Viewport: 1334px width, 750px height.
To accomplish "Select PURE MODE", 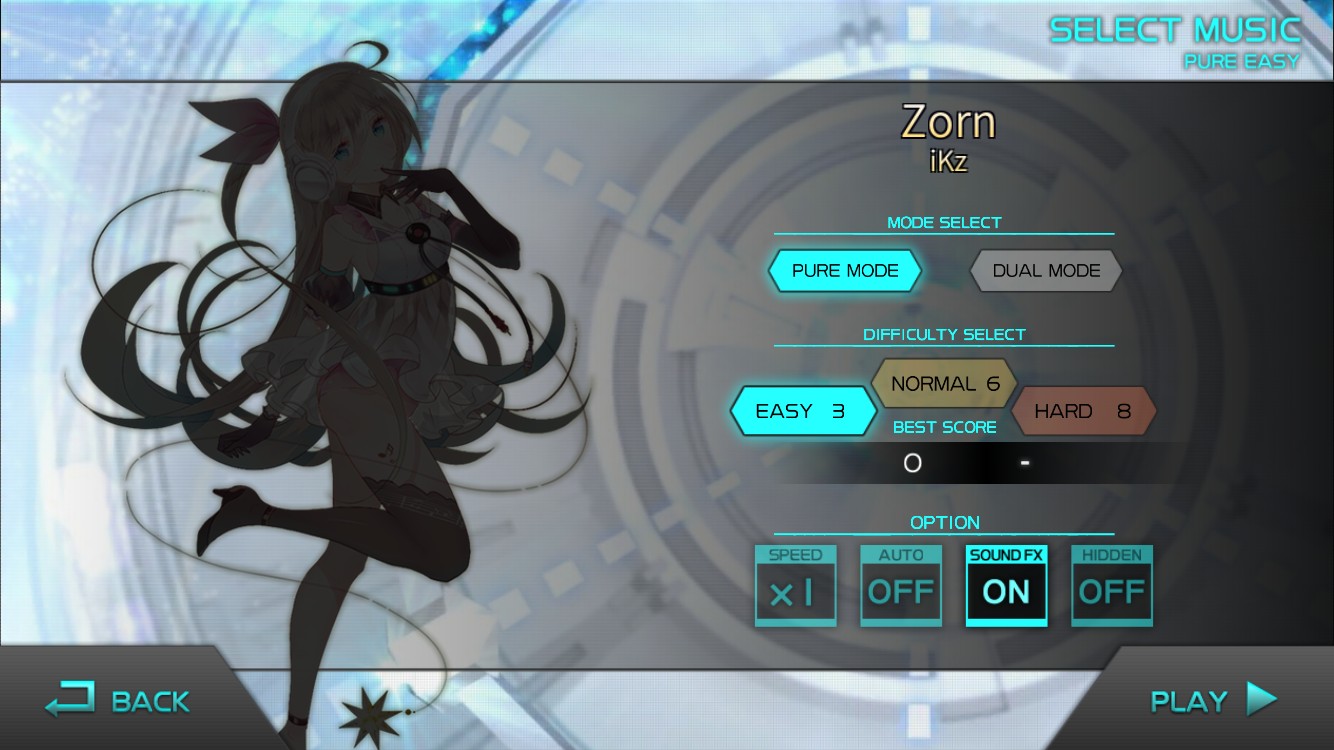I will point(845,270).
